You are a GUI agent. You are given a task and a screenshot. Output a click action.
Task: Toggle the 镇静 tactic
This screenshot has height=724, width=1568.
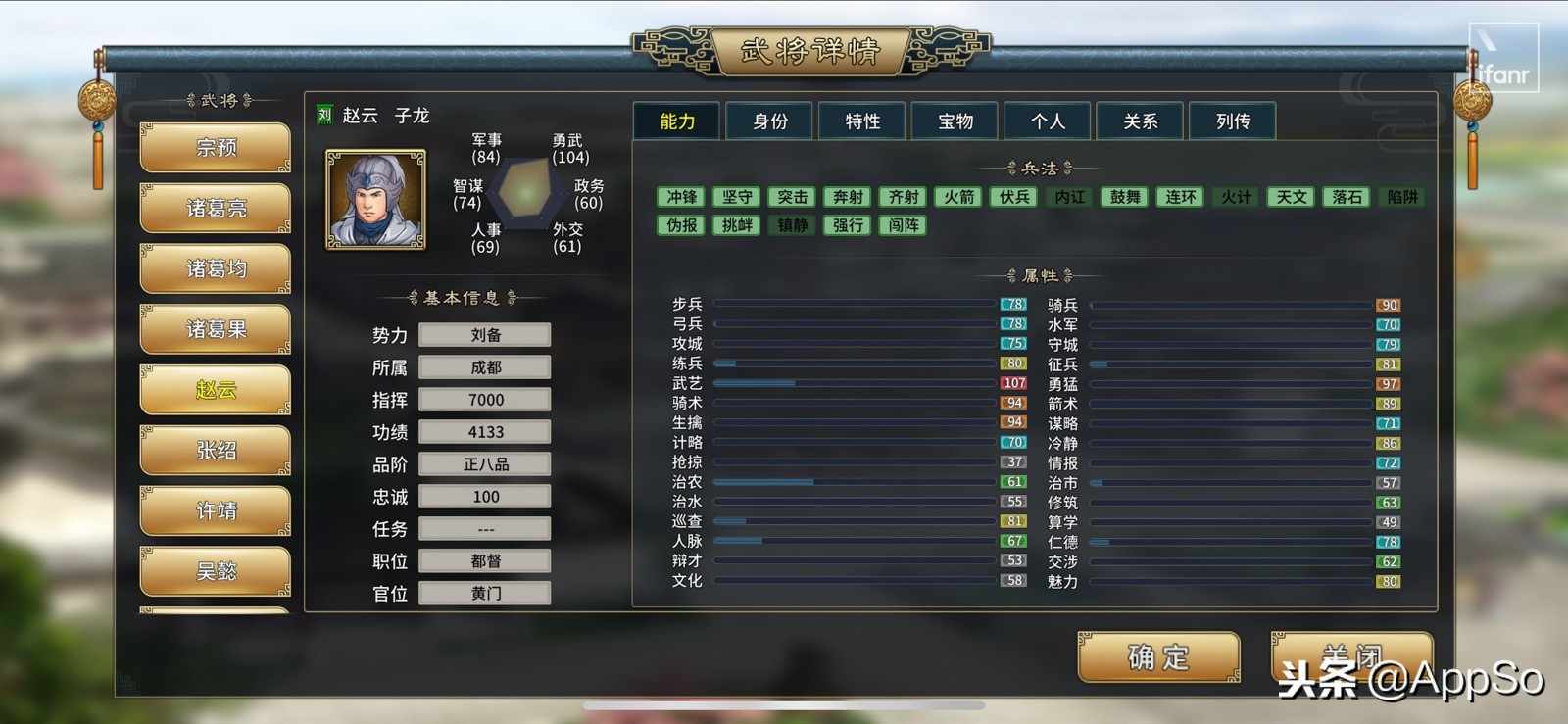[791, 225]
